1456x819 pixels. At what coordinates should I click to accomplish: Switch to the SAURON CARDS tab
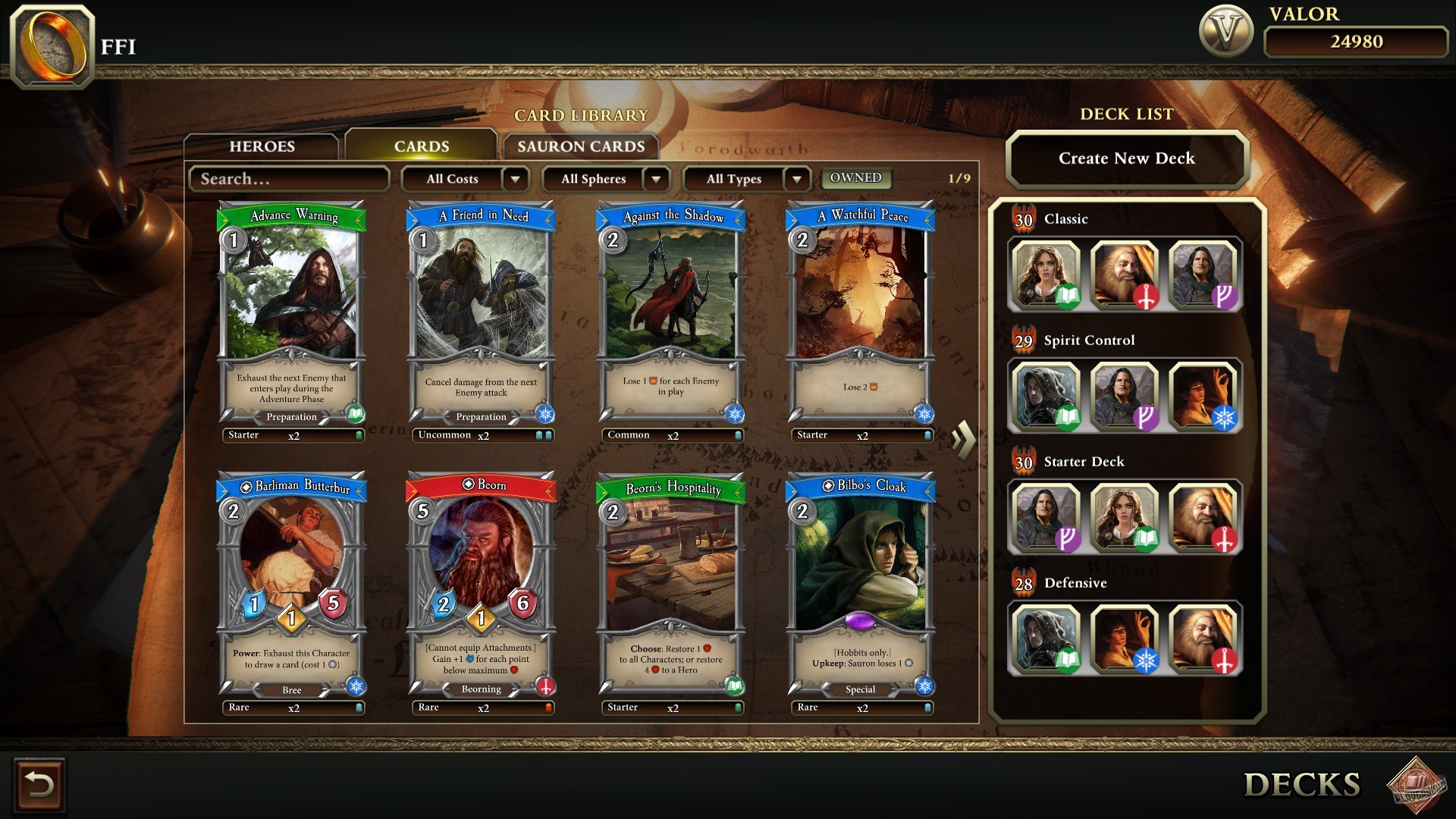click(580, 146)
